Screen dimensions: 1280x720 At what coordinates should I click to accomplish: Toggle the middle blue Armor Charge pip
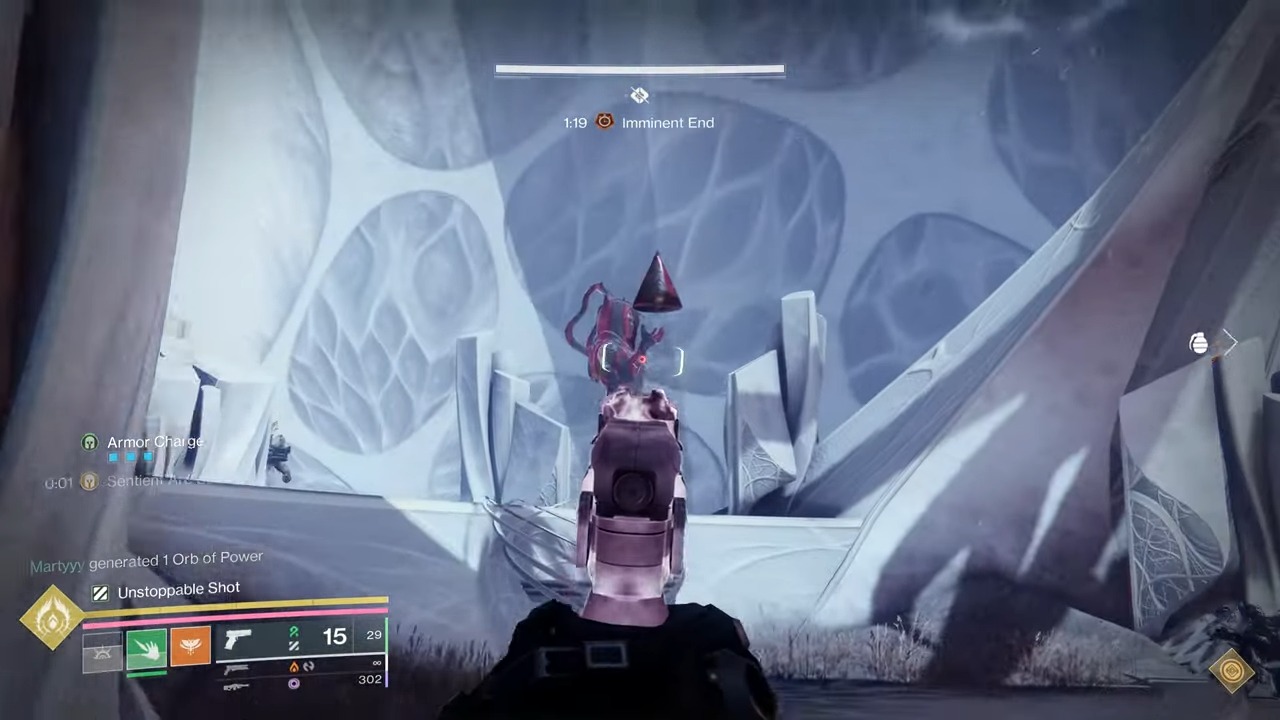tap(130, 456)
